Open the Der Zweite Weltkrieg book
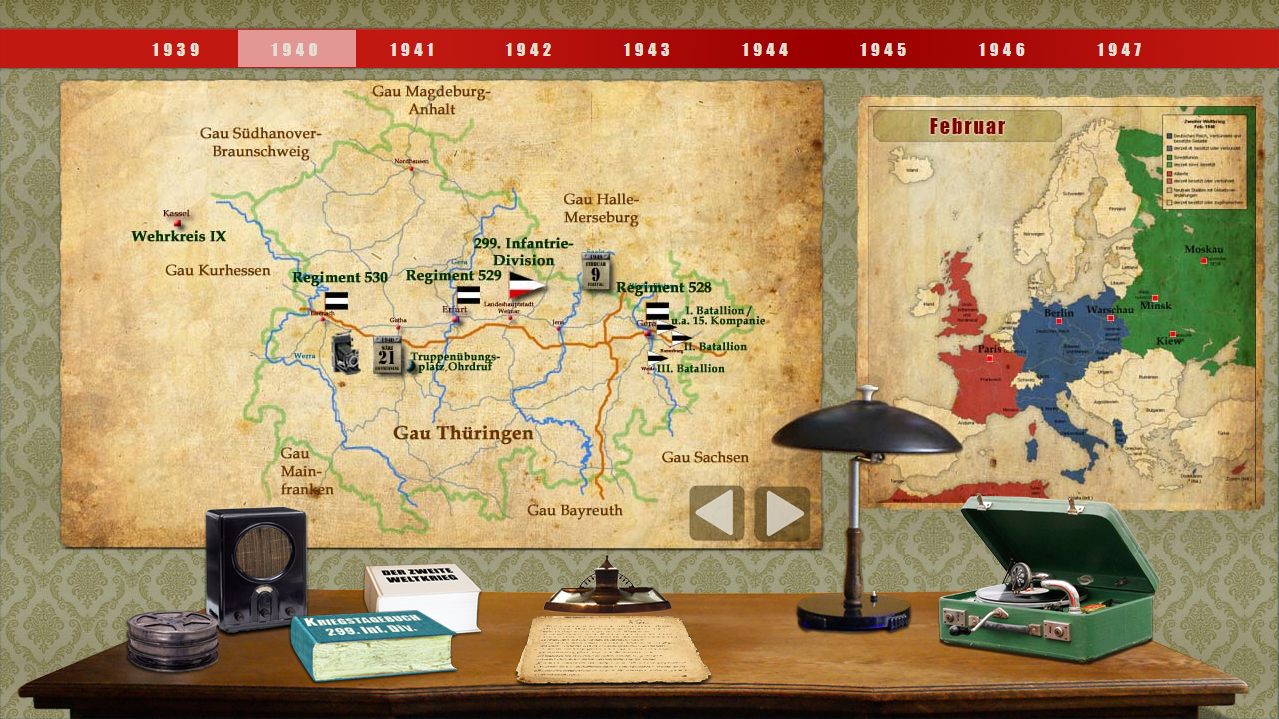 click(422, 595)
